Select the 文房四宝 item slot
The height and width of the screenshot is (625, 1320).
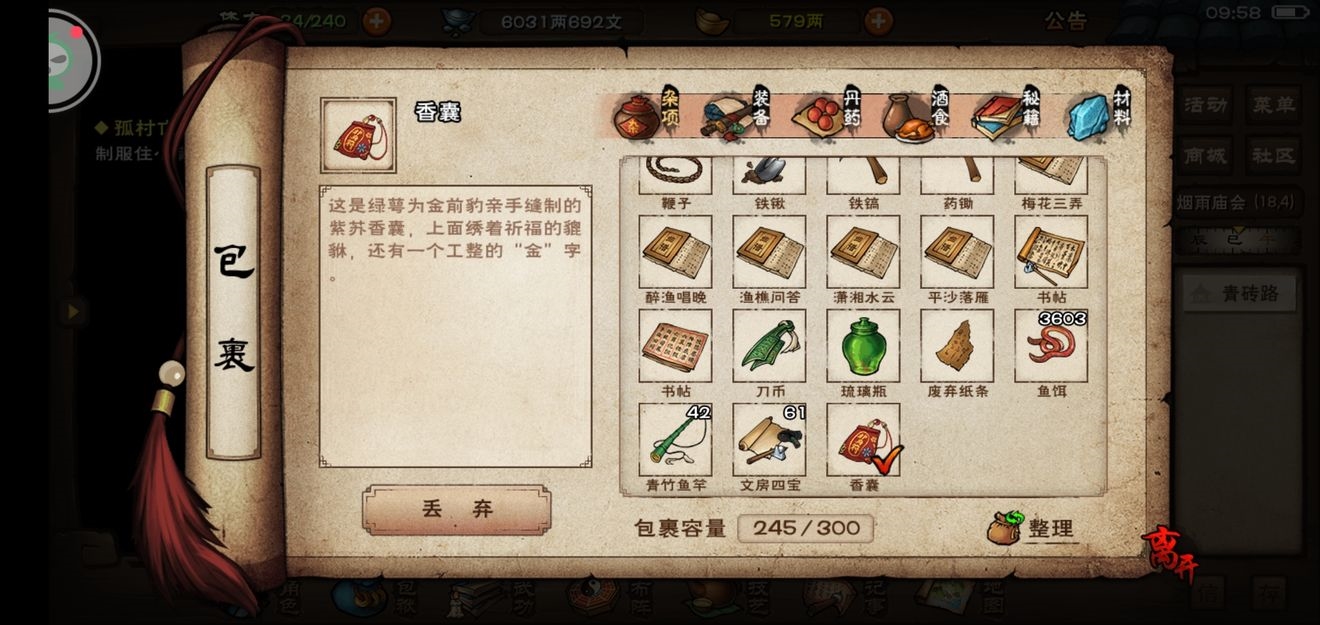point(769,440)
